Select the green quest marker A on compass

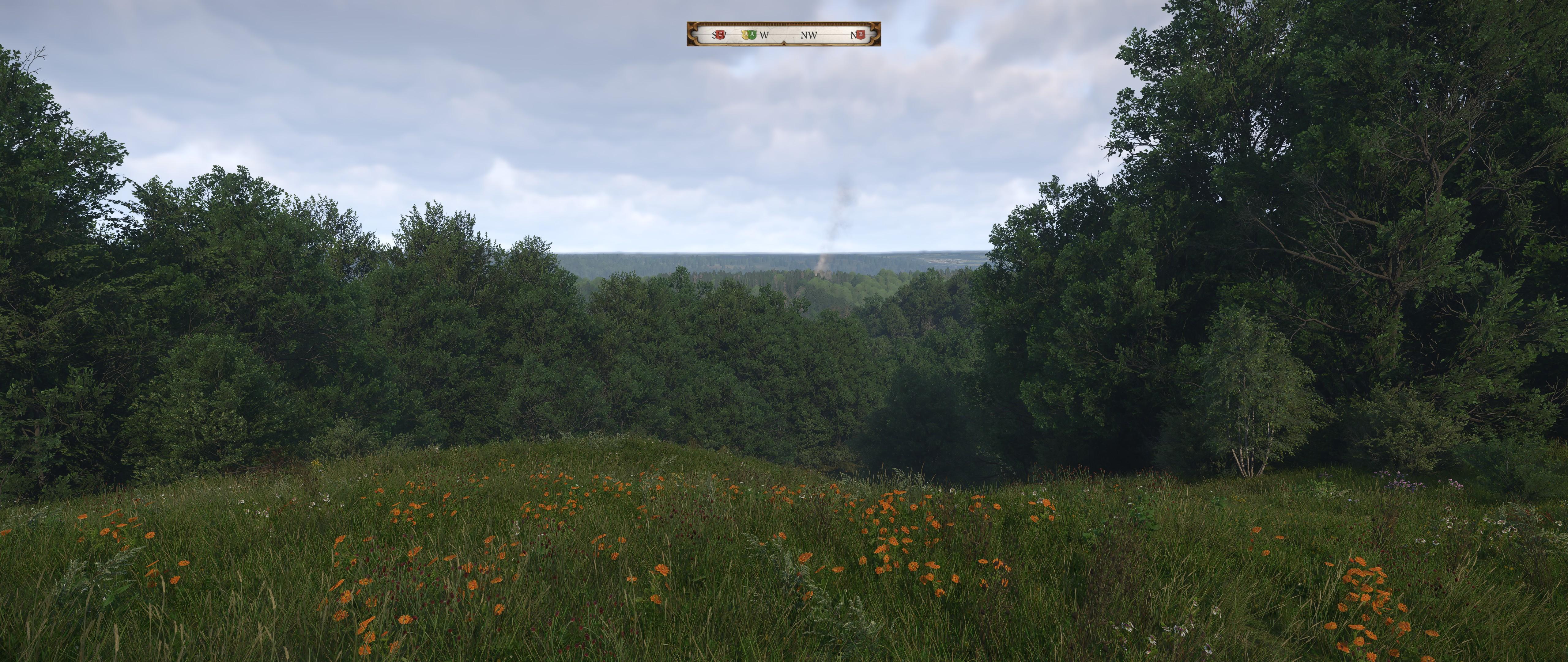pyautogui.click(x=752, y=35)
